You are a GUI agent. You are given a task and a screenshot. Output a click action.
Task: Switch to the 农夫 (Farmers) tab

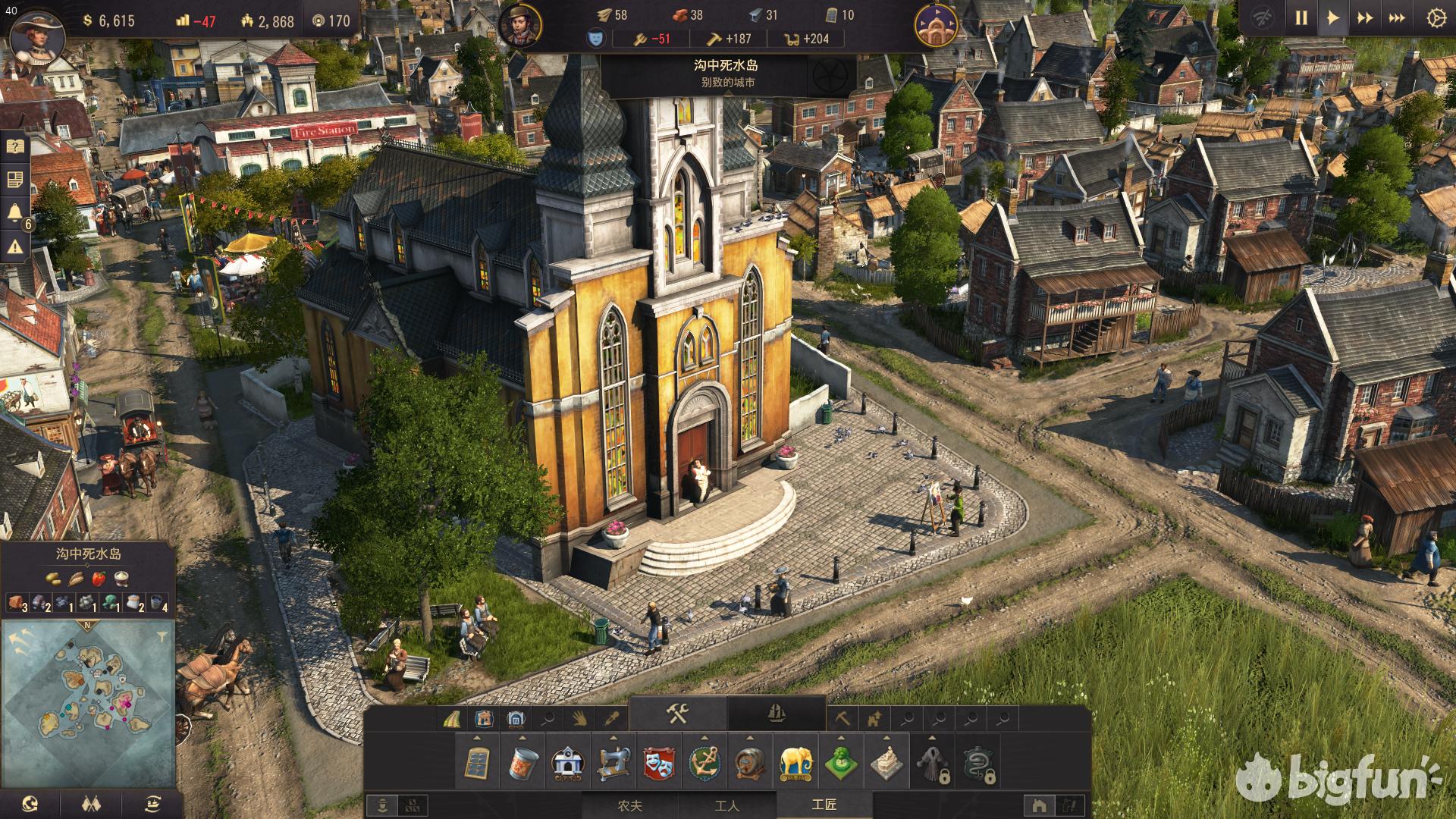tap(630, 805)
